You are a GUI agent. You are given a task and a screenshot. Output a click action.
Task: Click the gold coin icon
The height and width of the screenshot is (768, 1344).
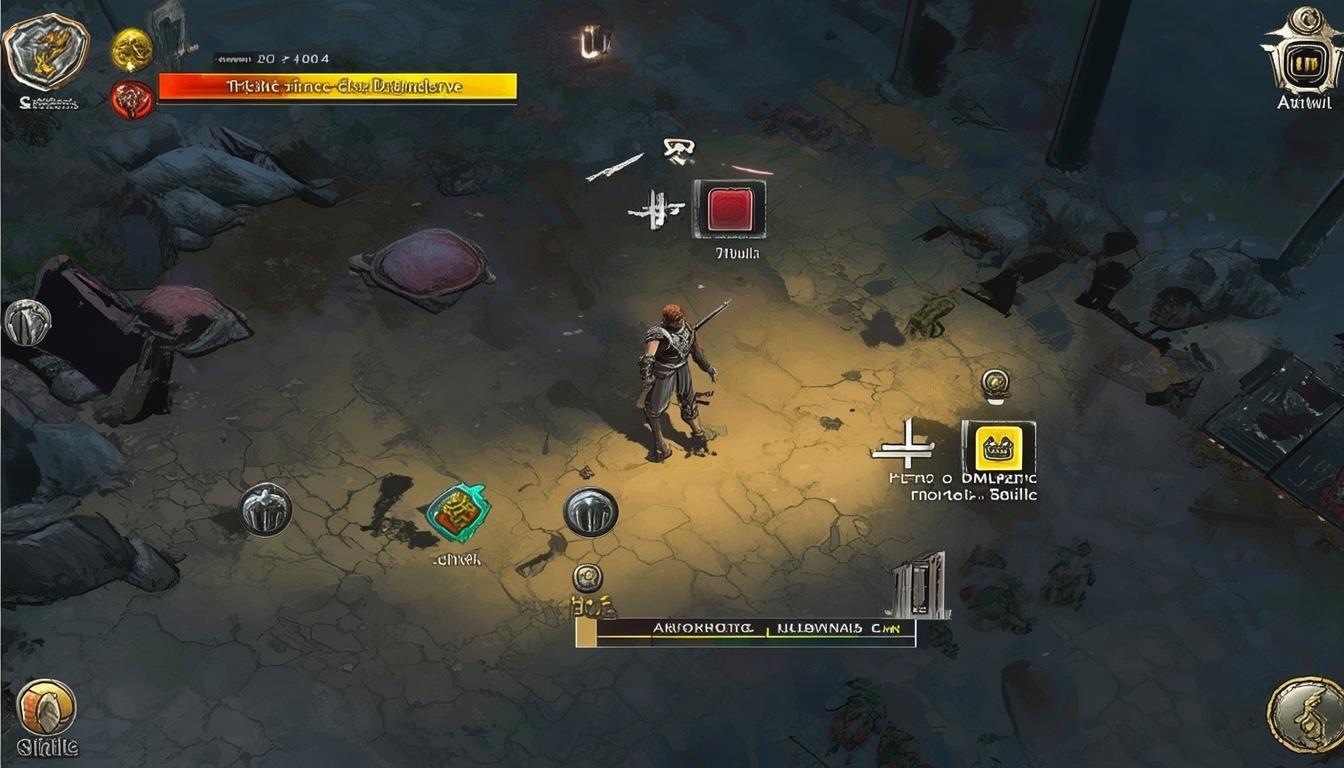pos(132,48)
